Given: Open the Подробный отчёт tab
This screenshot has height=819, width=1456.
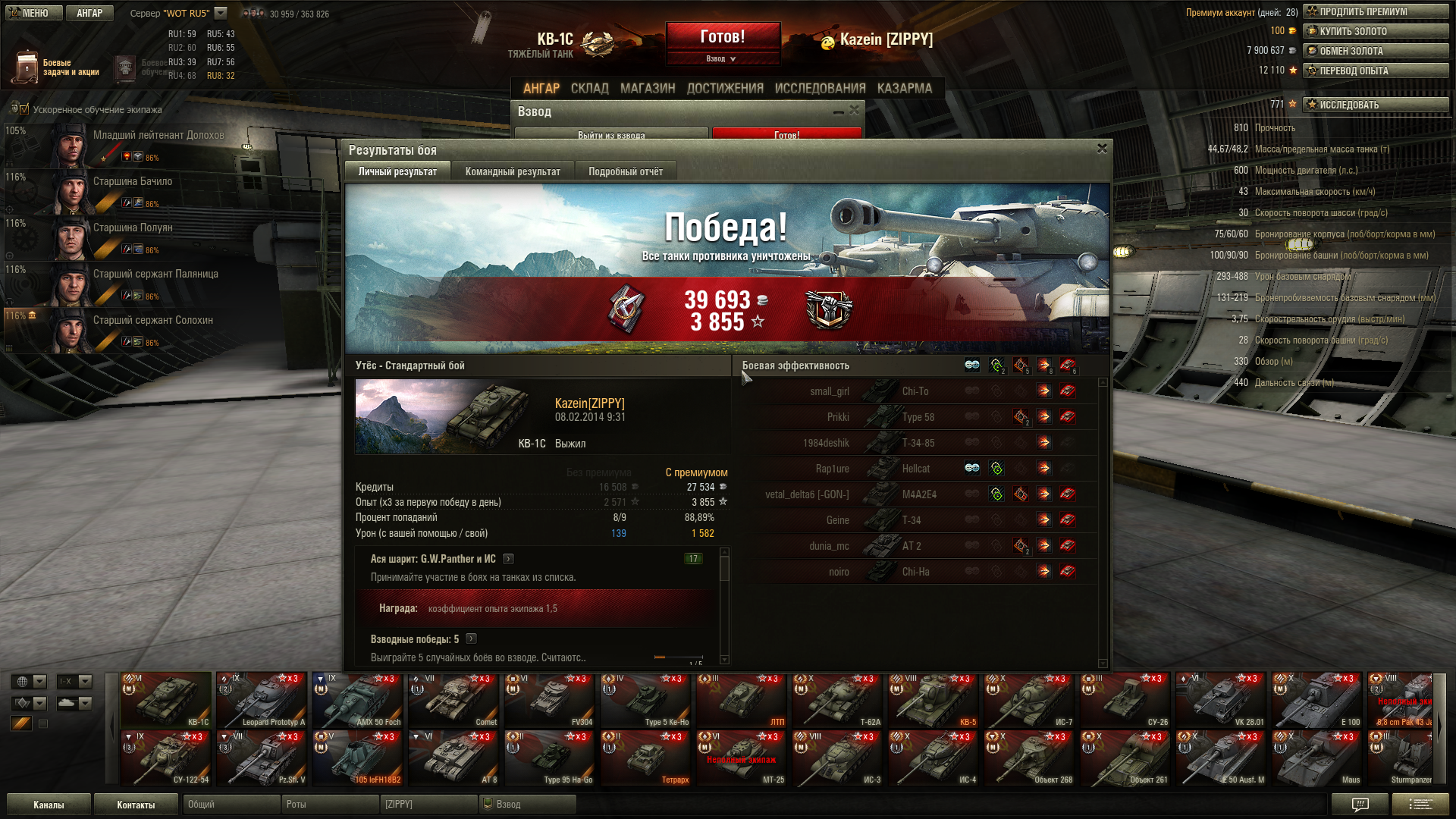Looking at the screenshot, I should [626, 171].
